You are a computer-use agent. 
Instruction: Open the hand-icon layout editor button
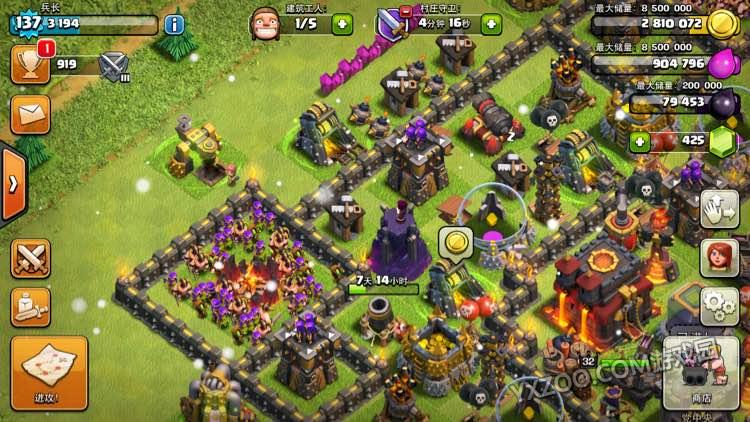pyautogui.click(x=719, y=209)
